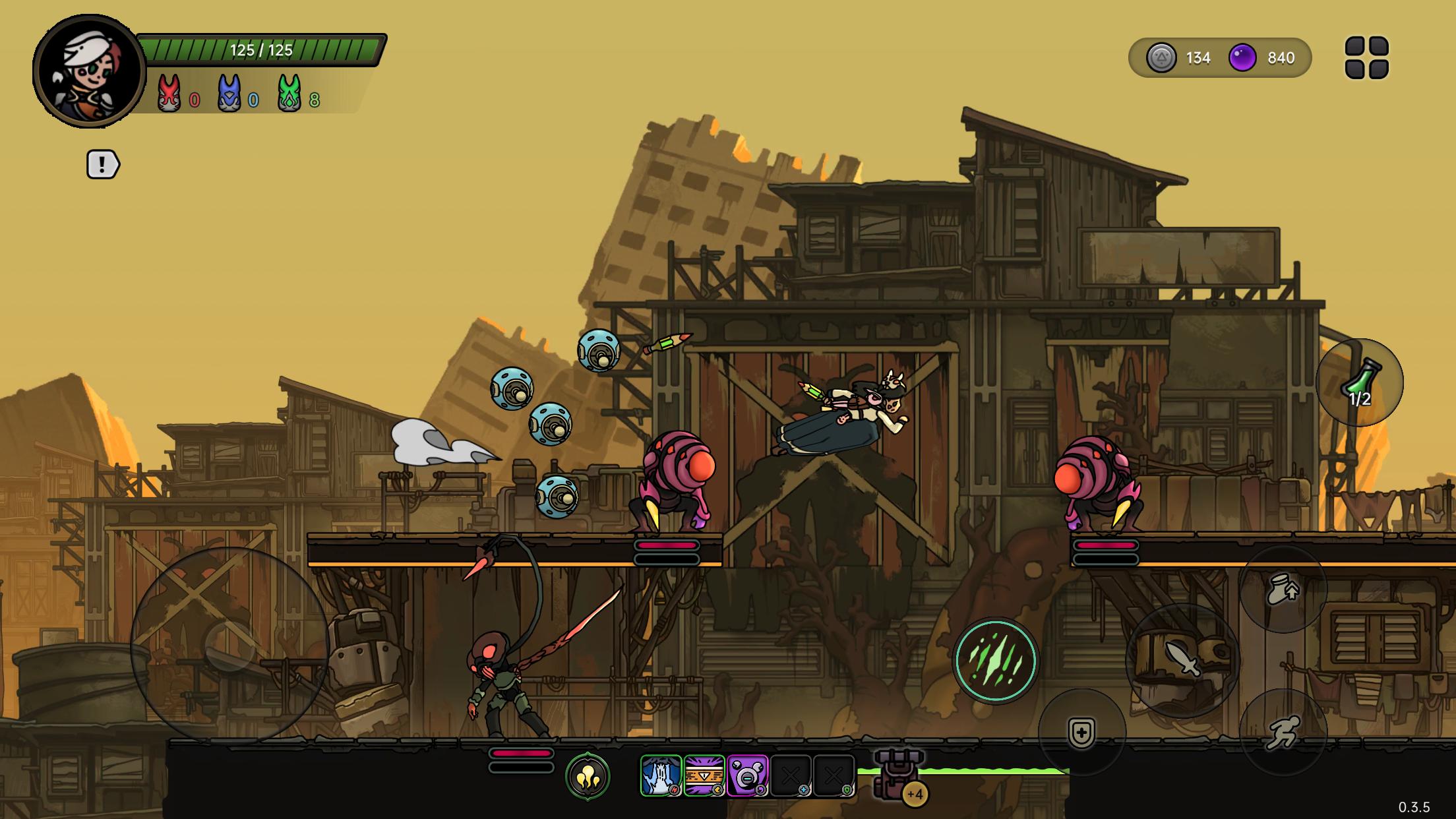Select the blue ice waterfall skill slot
The image size is (1456, 819).
tap(661, 775)
